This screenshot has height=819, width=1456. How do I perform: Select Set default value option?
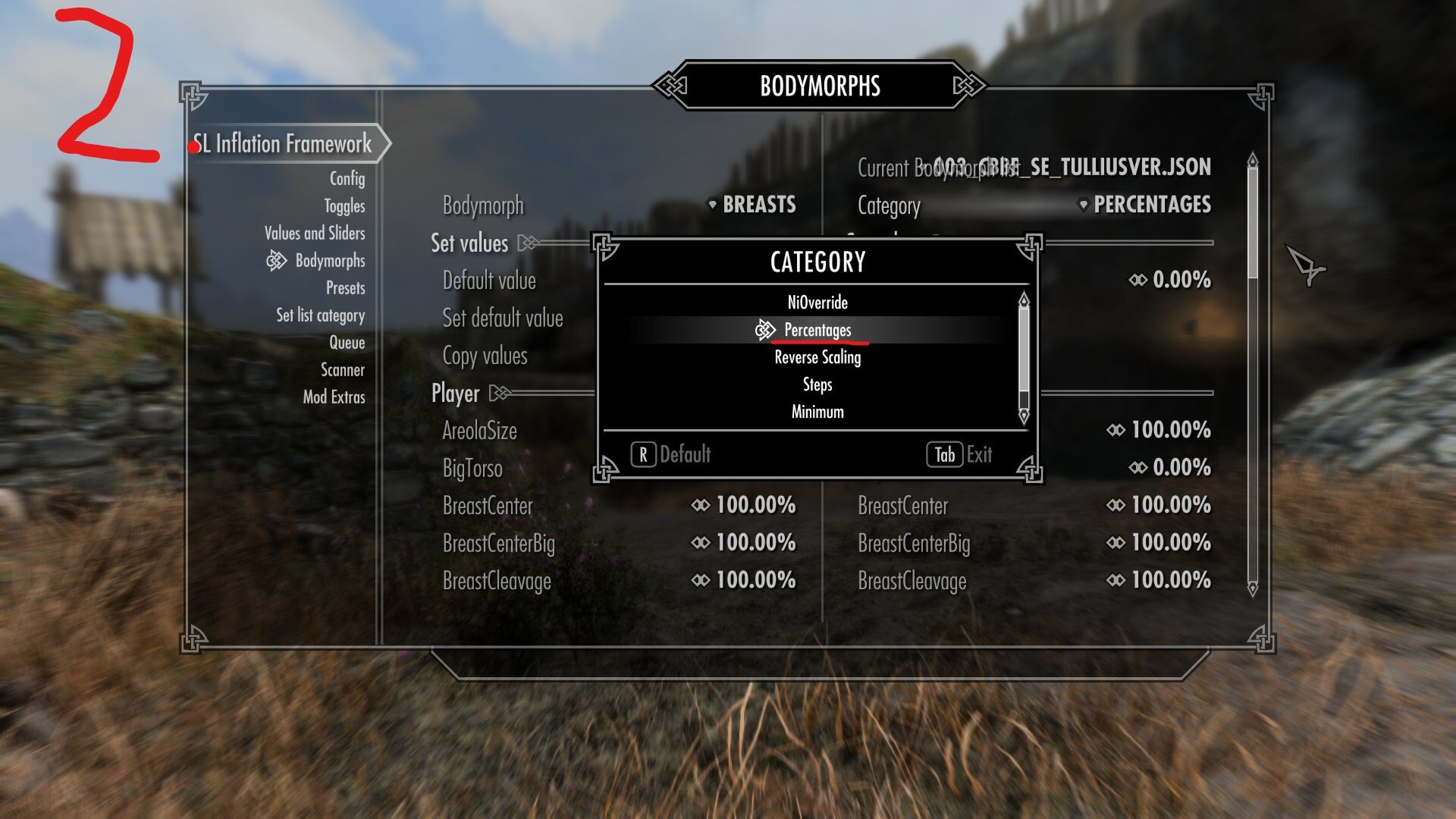[502, 318]
